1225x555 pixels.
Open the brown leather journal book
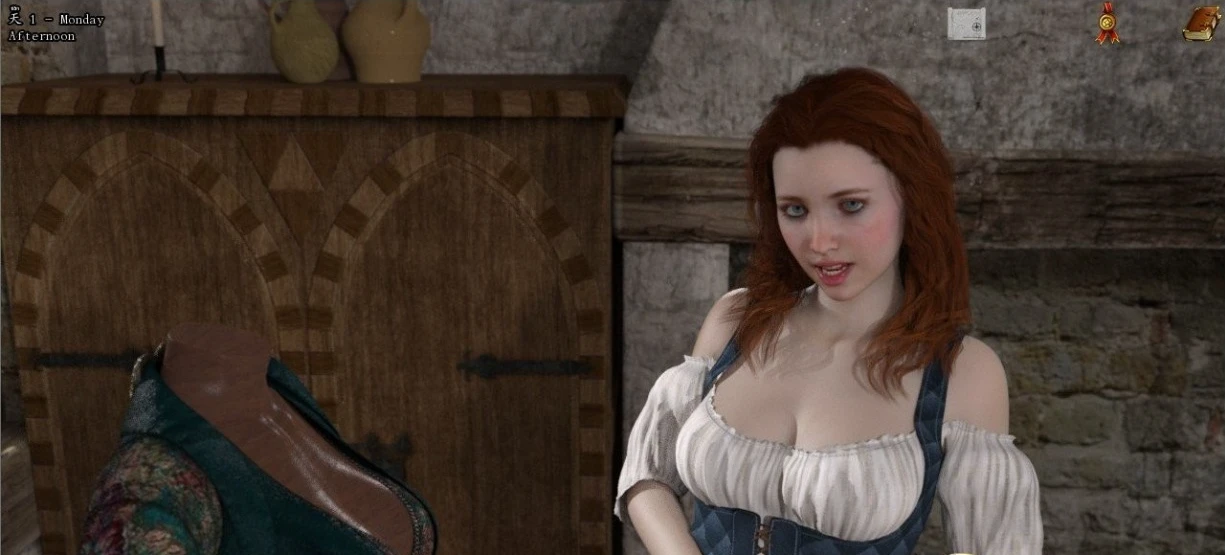pyautogui.click(x=1200, y=23)
